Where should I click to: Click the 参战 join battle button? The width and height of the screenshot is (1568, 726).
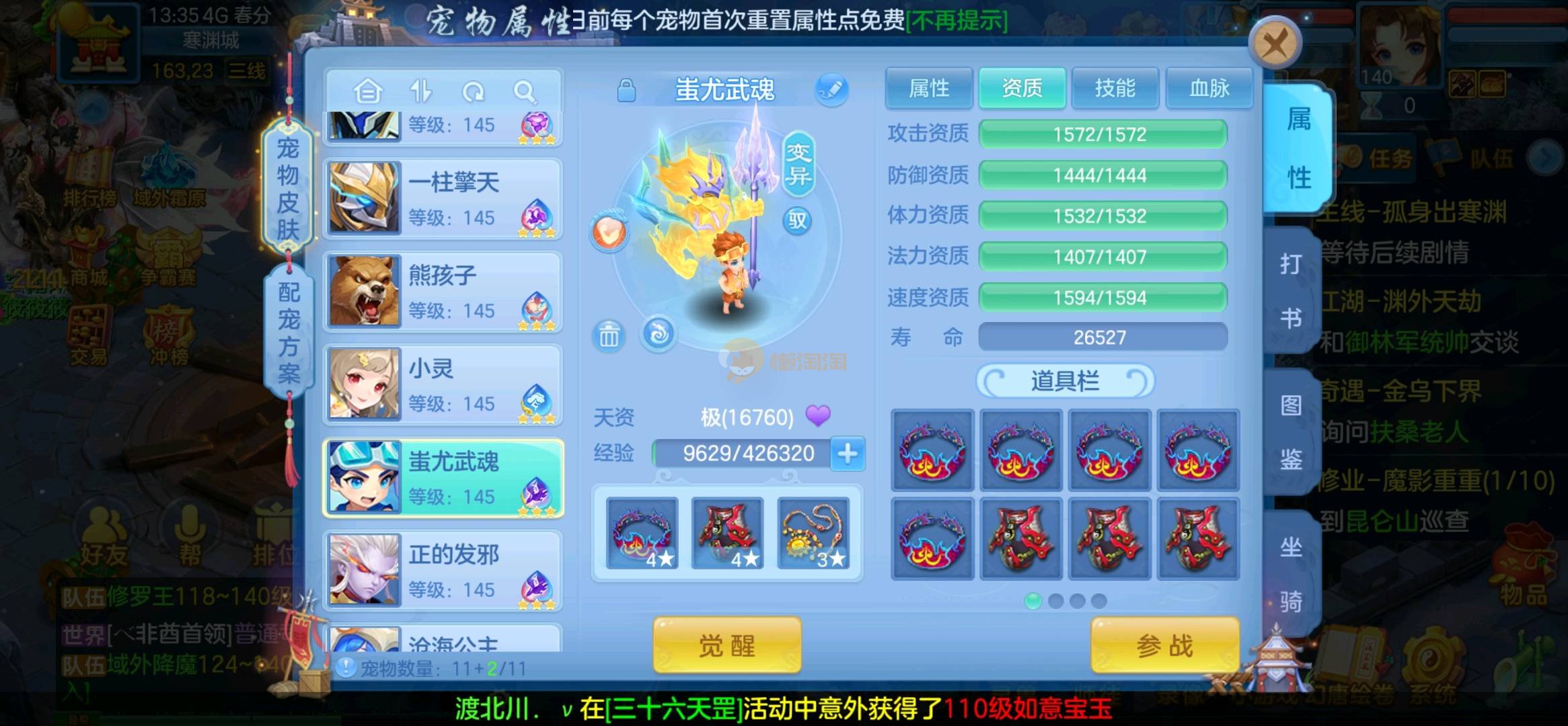click(x=1164, y=645)
